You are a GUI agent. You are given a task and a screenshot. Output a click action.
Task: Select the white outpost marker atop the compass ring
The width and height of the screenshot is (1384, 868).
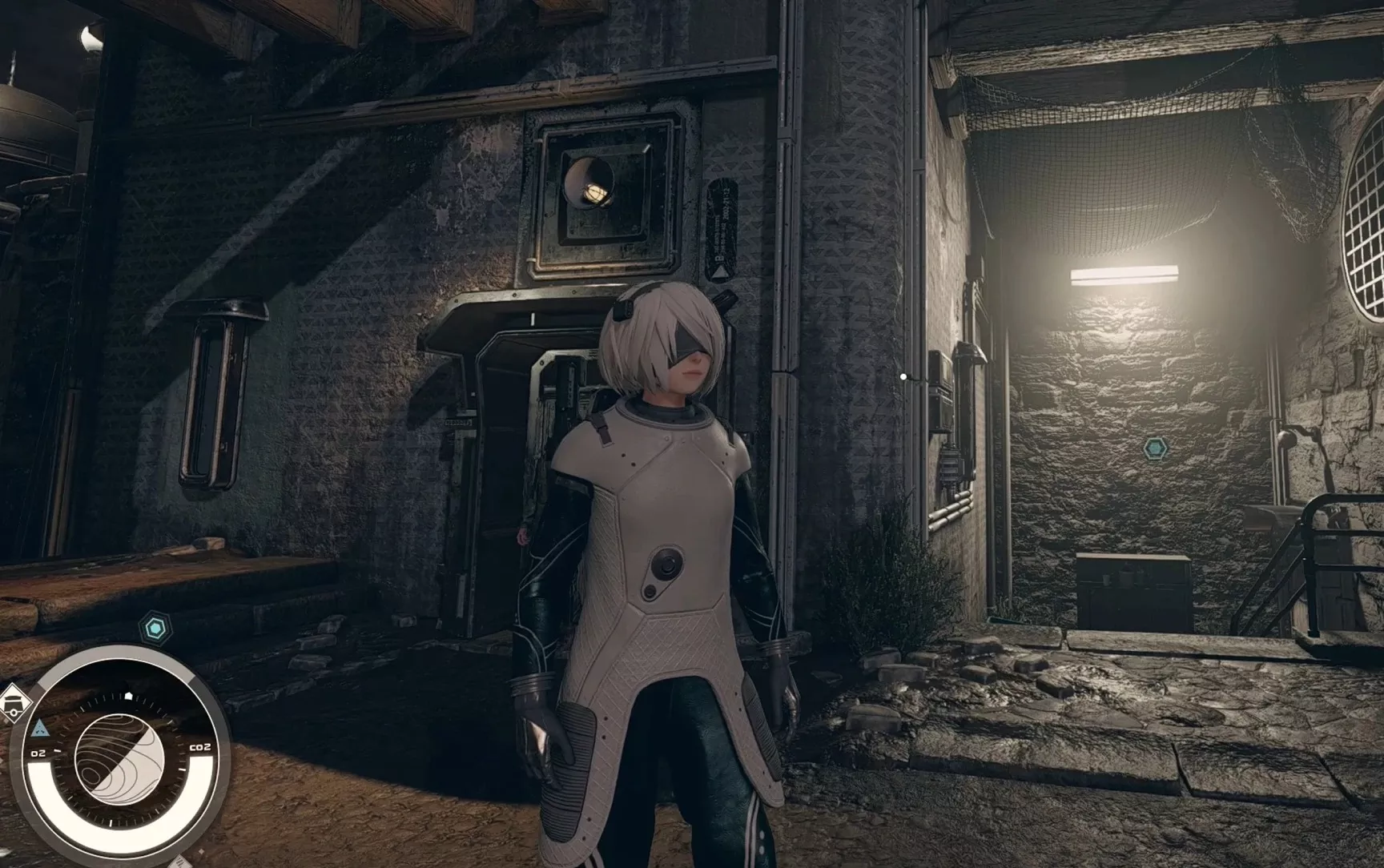point(128,694)
